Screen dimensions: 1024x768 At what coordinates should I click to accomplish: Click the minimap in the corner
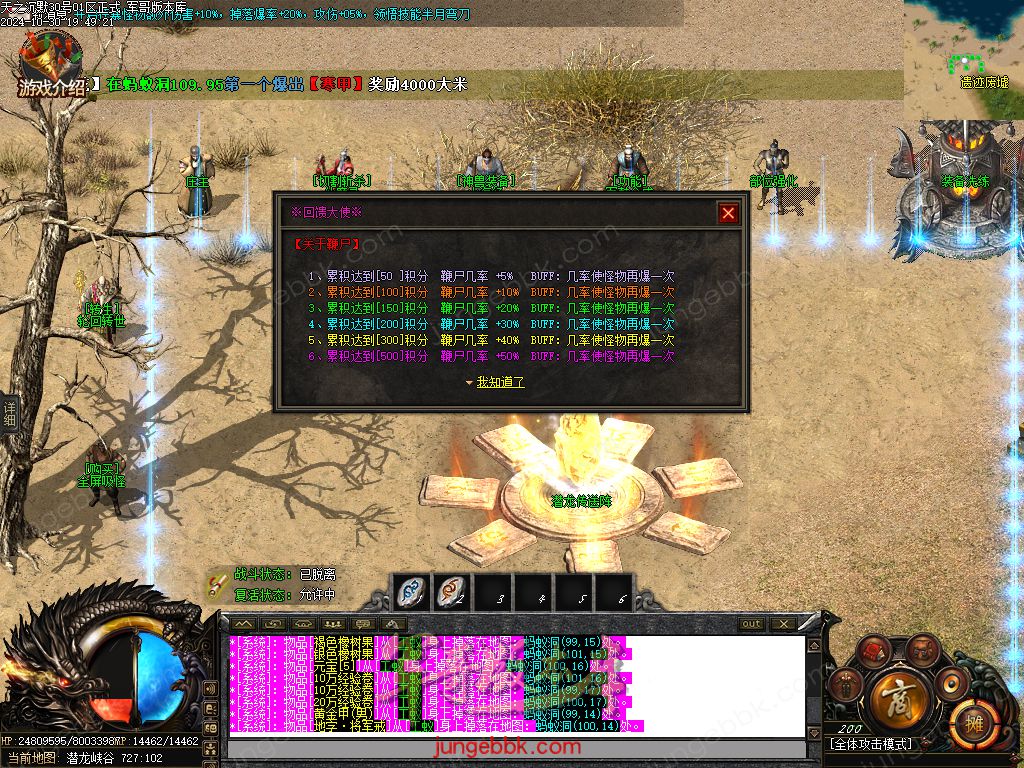point(963,59)
